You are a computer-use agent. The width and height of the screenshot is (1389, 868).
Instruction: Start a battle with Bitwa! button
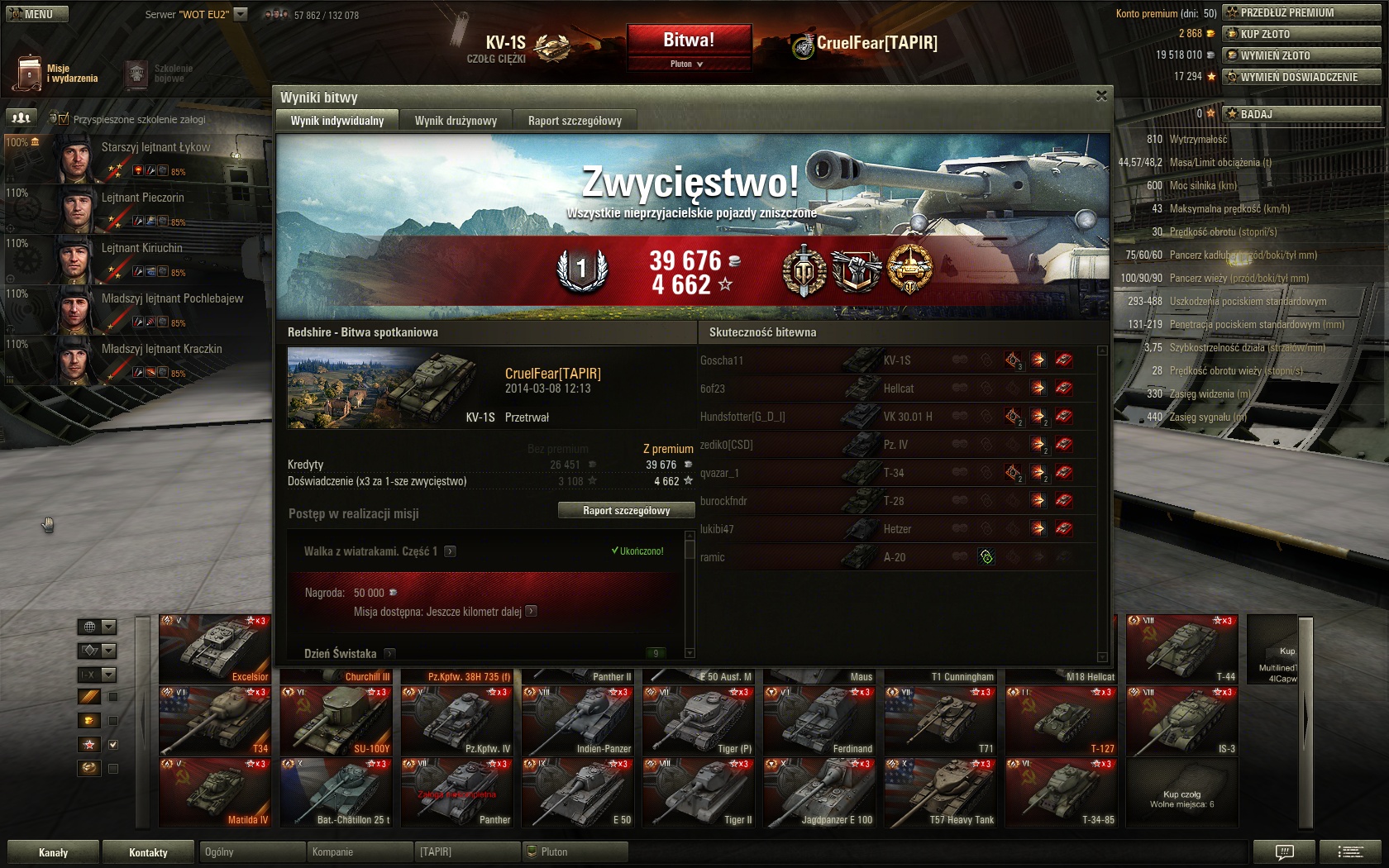[688, 40]
